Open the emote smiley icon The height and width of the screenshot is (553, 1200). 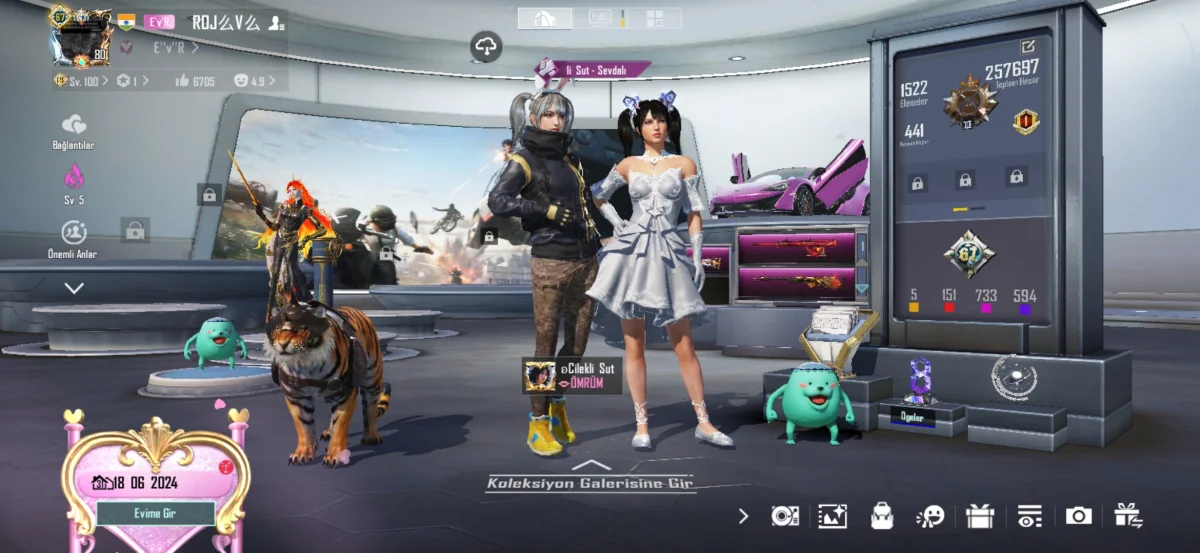point(930,516)
